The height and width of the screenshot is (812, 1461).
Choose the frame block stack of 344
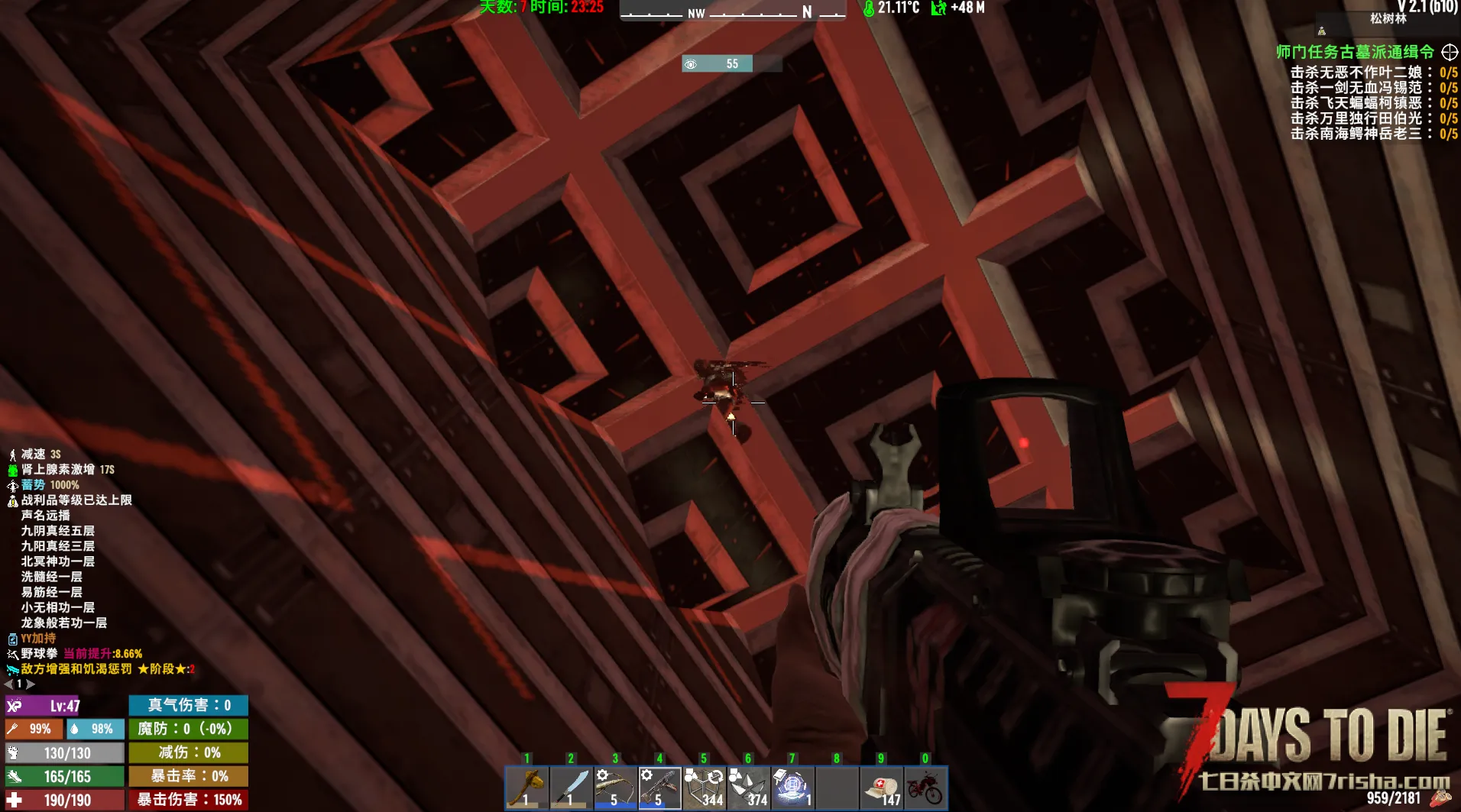(x=704, y=788)
